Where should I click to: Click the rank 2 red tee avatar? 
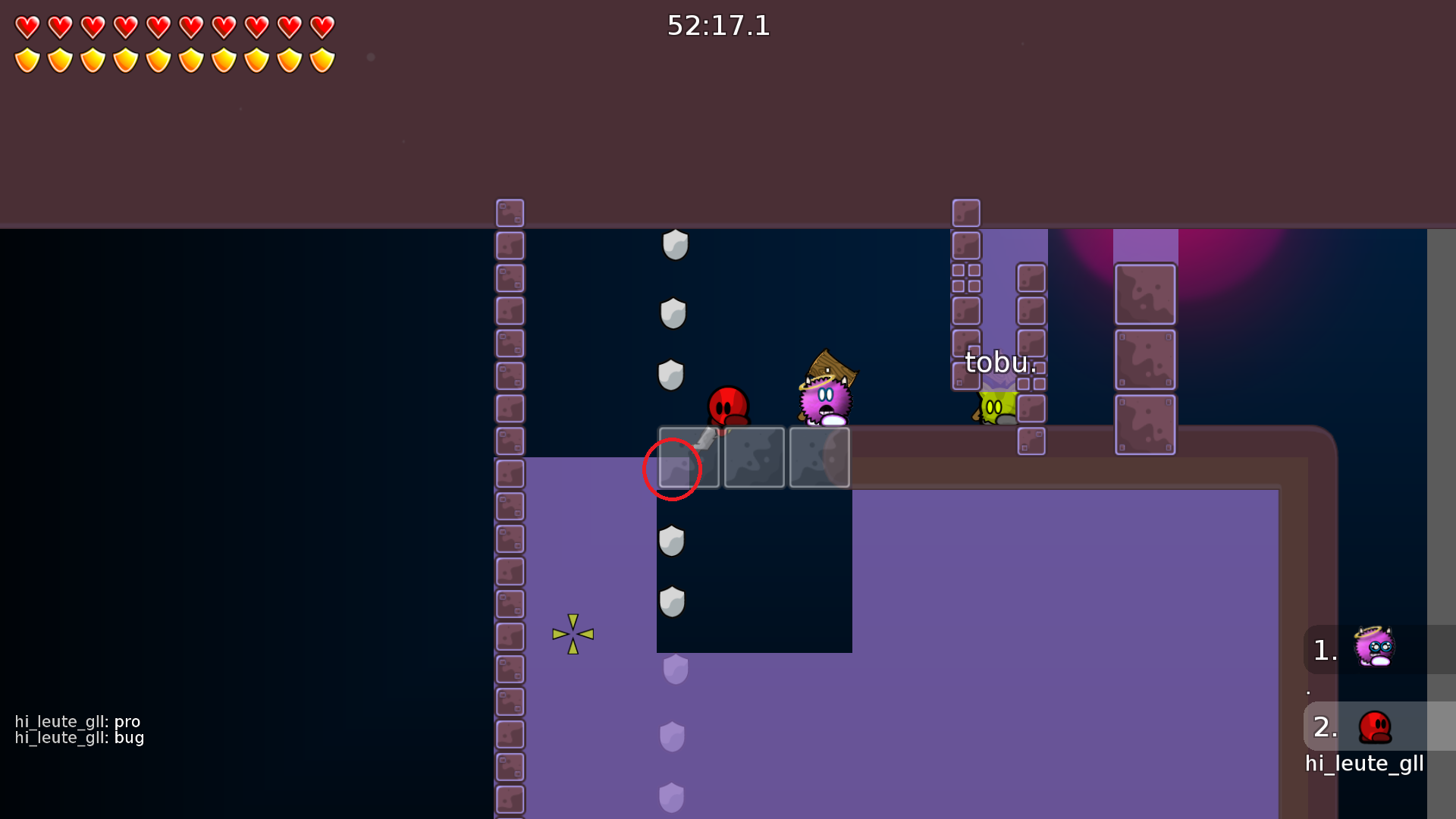click(1375, 726)
